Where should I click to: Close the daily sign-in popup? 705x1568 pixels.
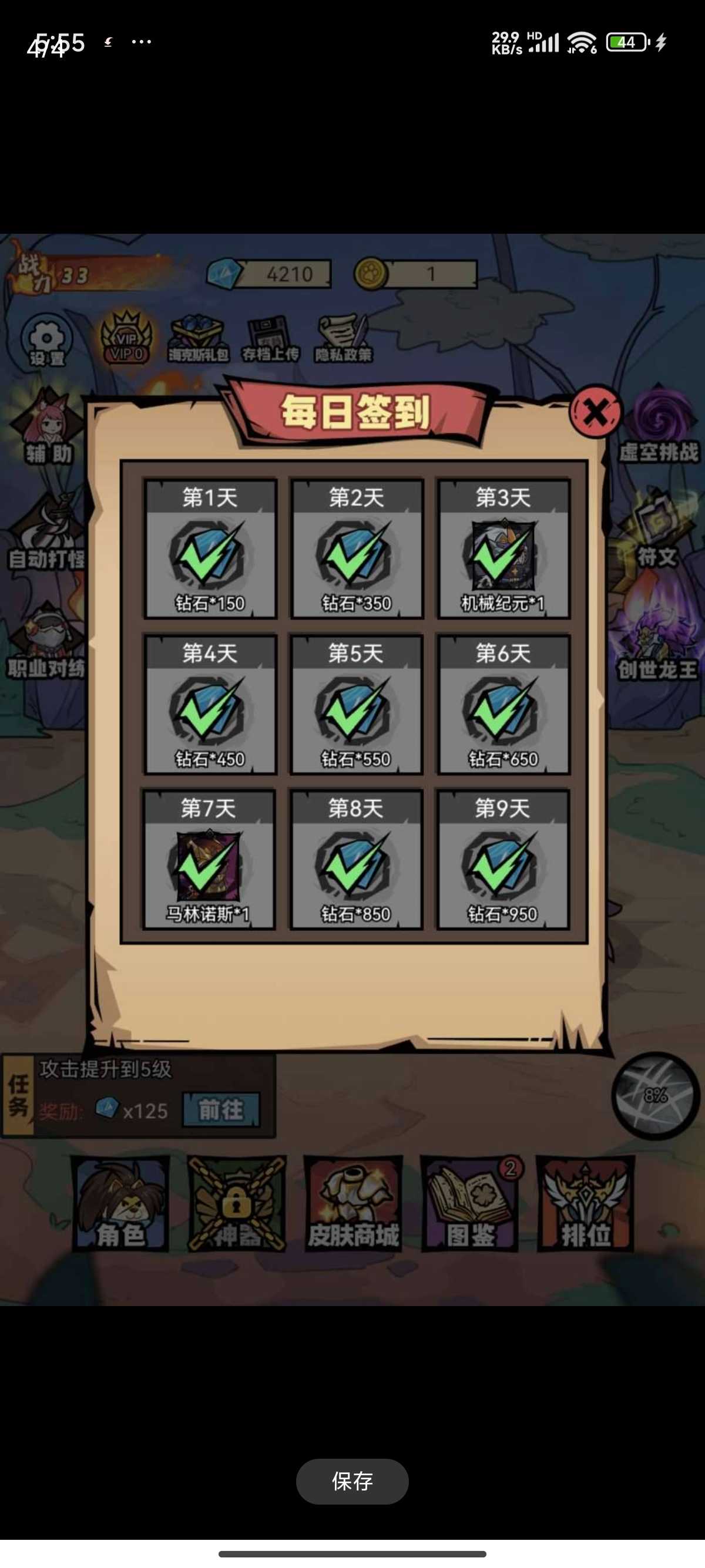click(595, 412)
